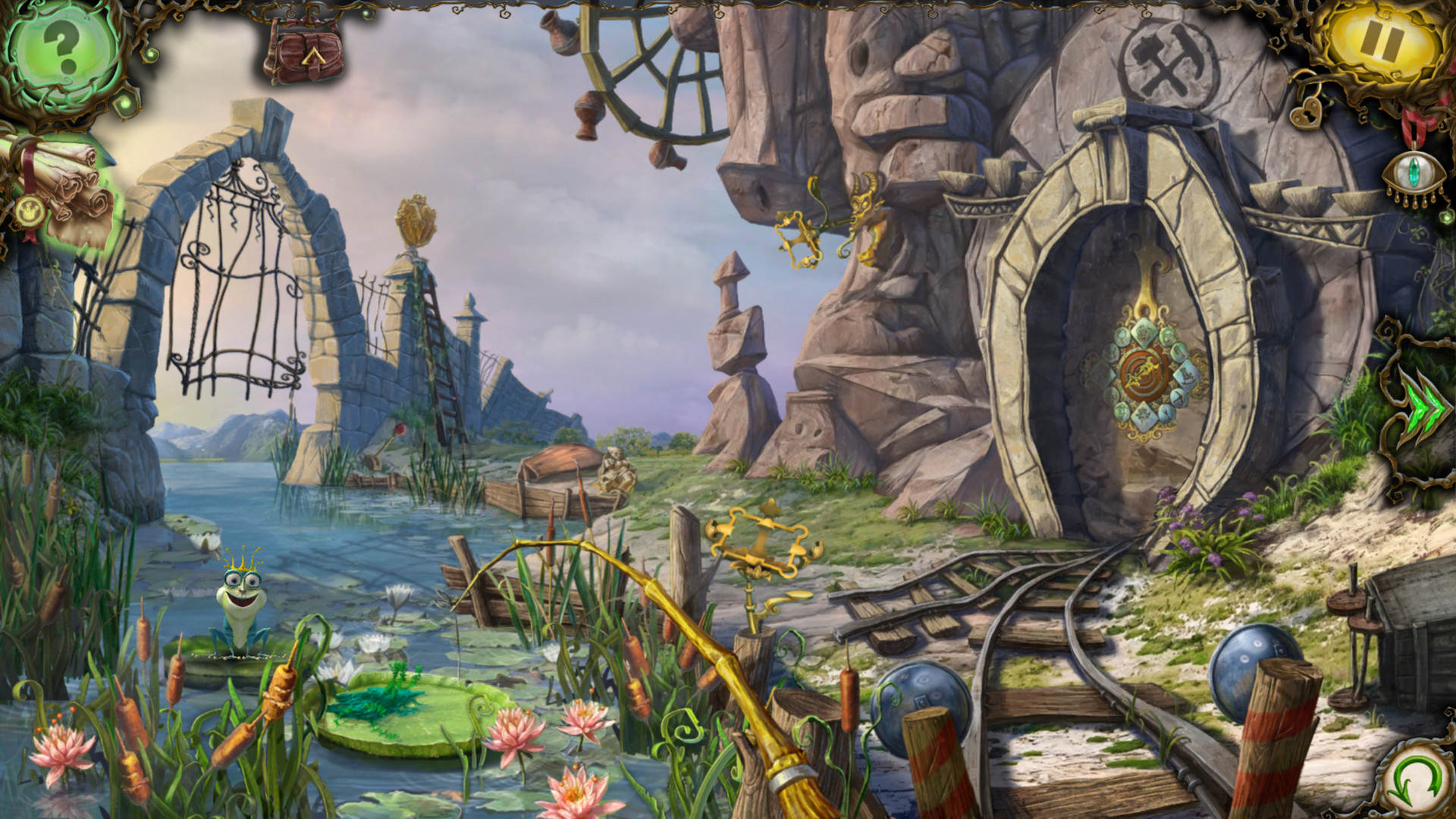
Task: Open the leather bag inventory
Action: [x=303, y=52]
